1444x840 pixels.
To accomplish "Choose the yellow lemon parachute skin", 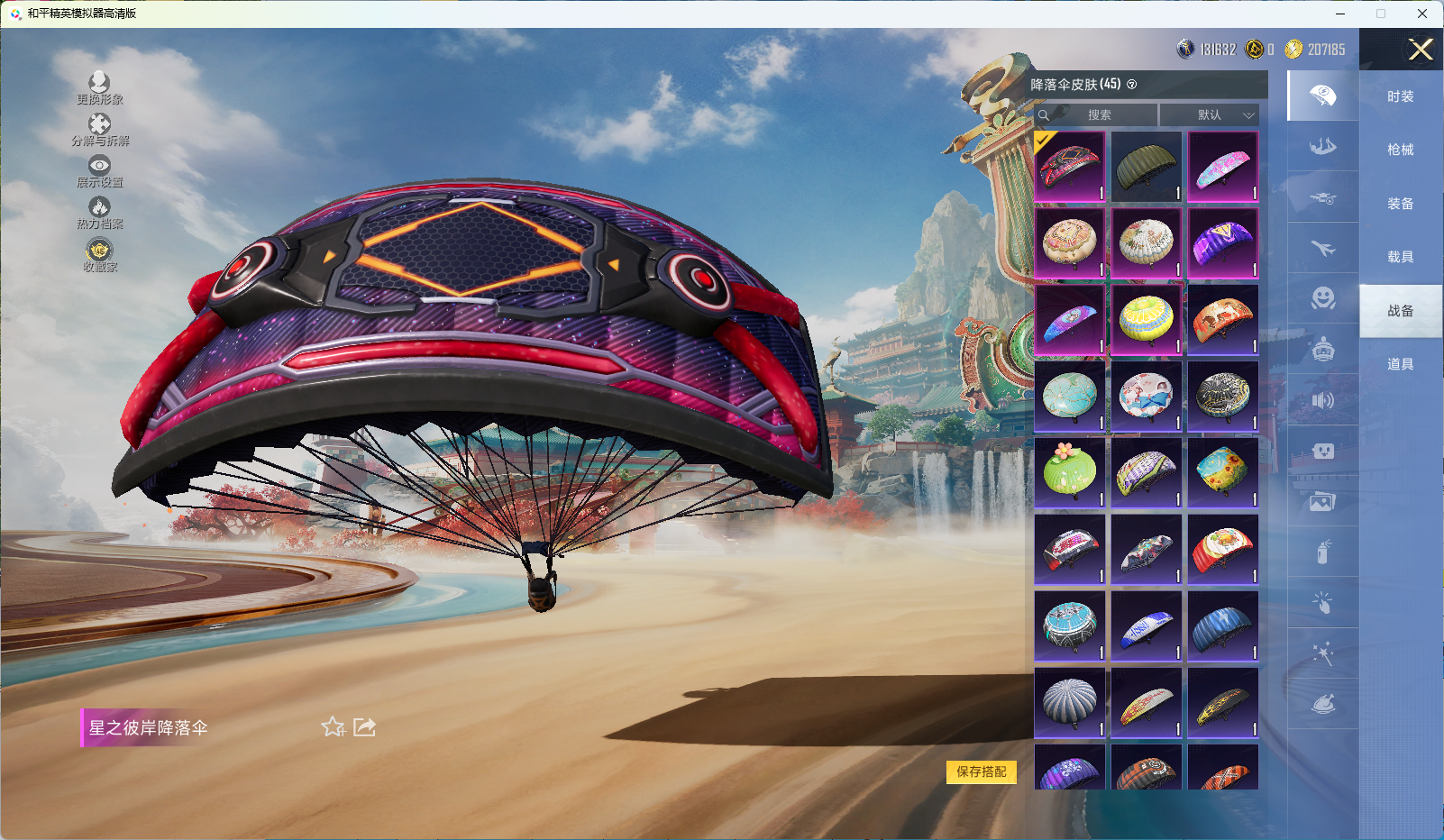I will click(x=1146, y=319).
